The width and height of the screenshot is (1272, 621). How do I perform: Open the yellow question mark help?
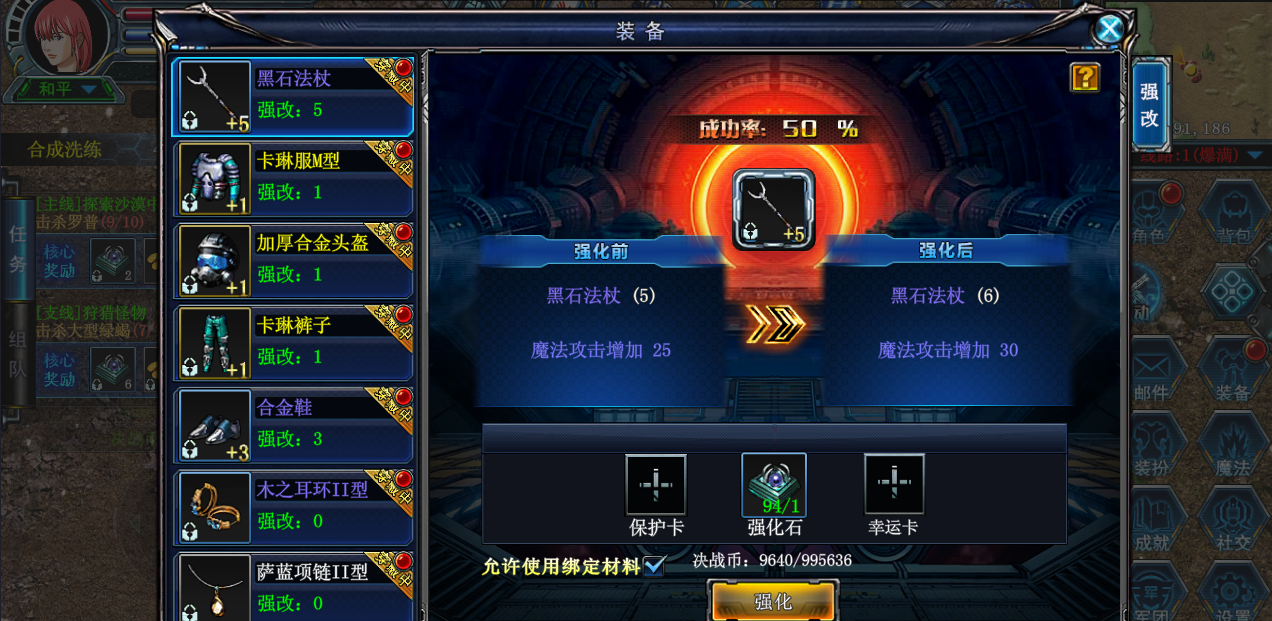[1085, 77]
